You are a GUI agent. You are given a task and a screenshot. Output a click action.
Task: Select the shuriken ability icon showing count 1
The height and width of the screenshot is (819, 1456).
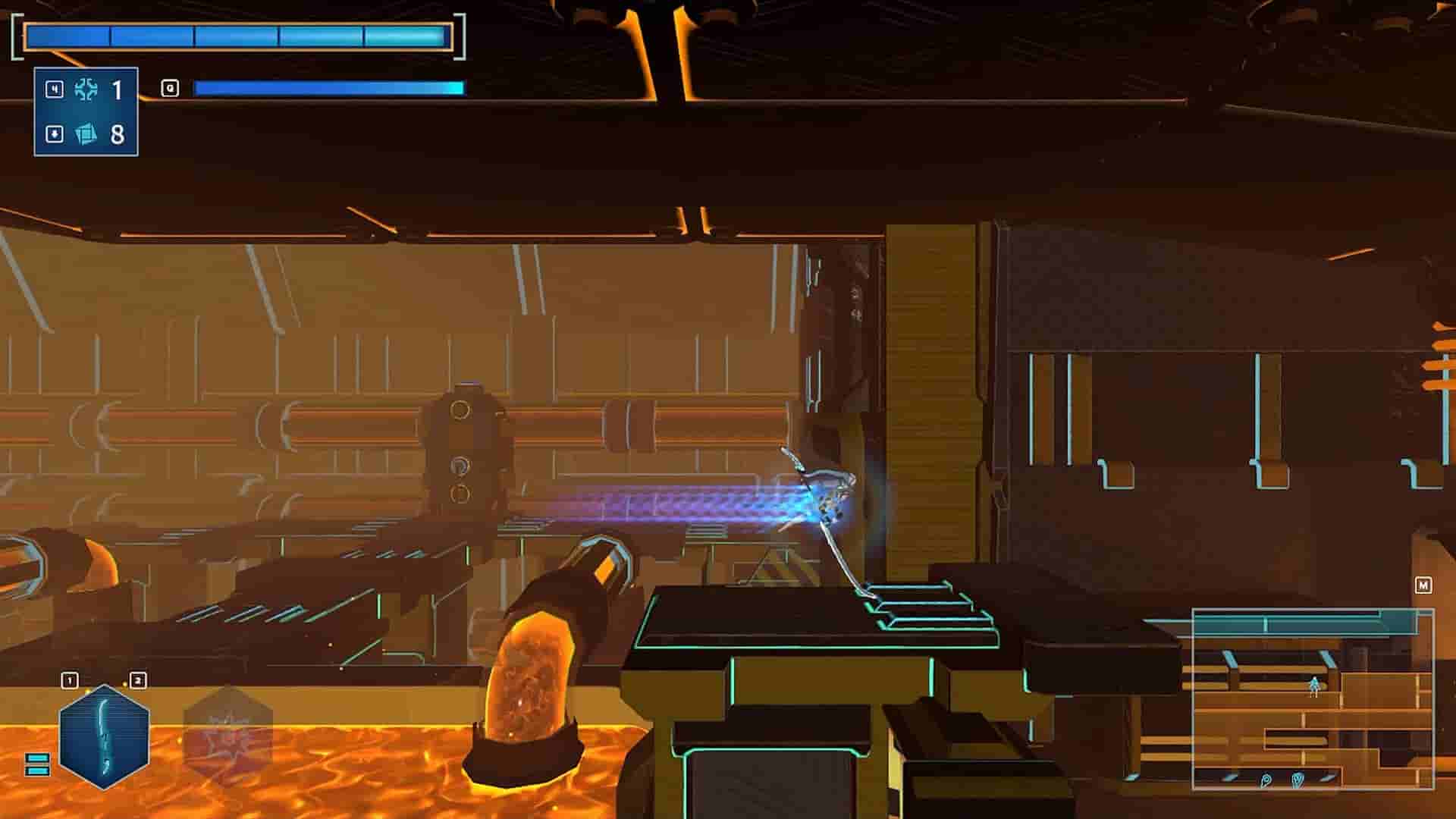pyautogui.click(x=87, y=89)
